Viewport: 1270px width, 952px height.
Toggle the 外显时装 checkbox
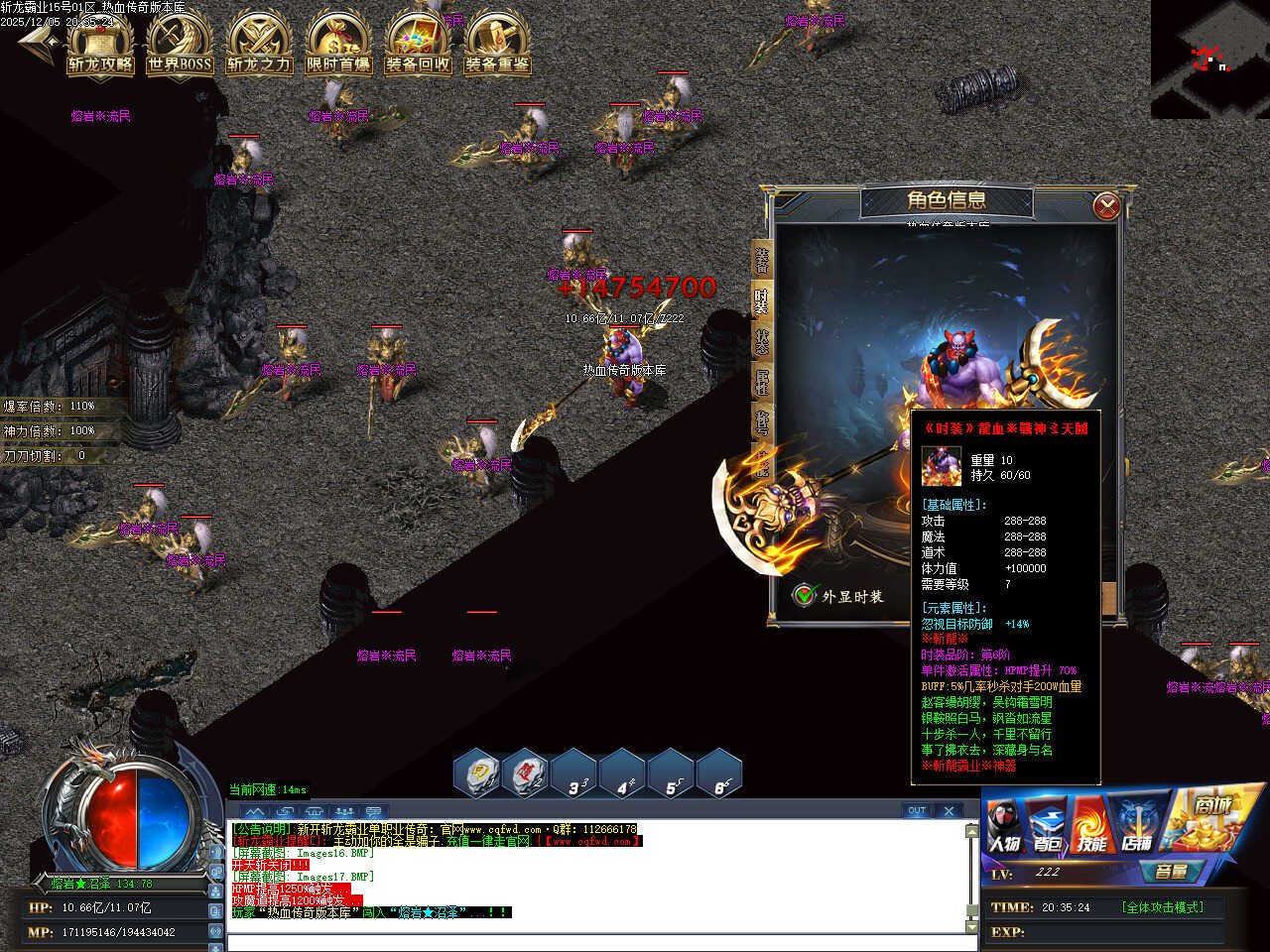click(804, 595)
